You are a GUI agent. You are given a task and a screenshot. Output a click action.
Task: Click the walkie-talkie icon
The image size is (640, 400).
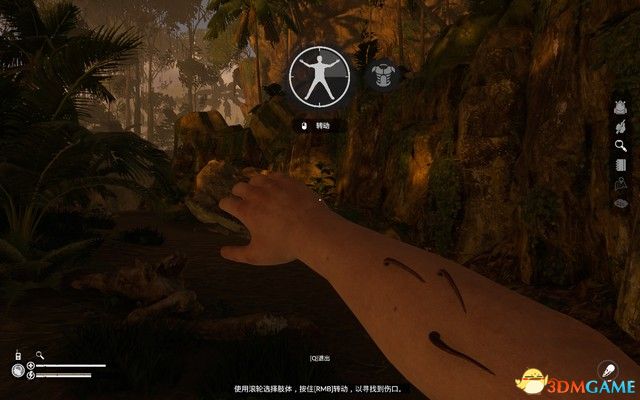click(x=18, y=355)
